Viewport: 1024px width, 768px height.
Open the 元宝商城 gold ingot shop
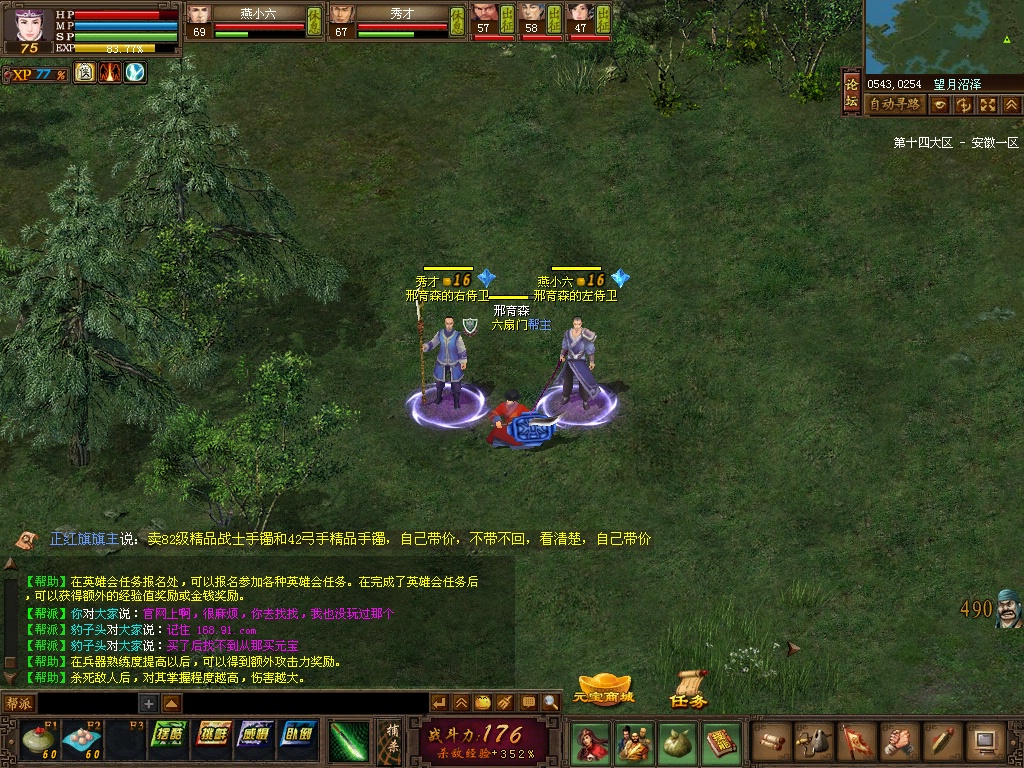(603, 690)
